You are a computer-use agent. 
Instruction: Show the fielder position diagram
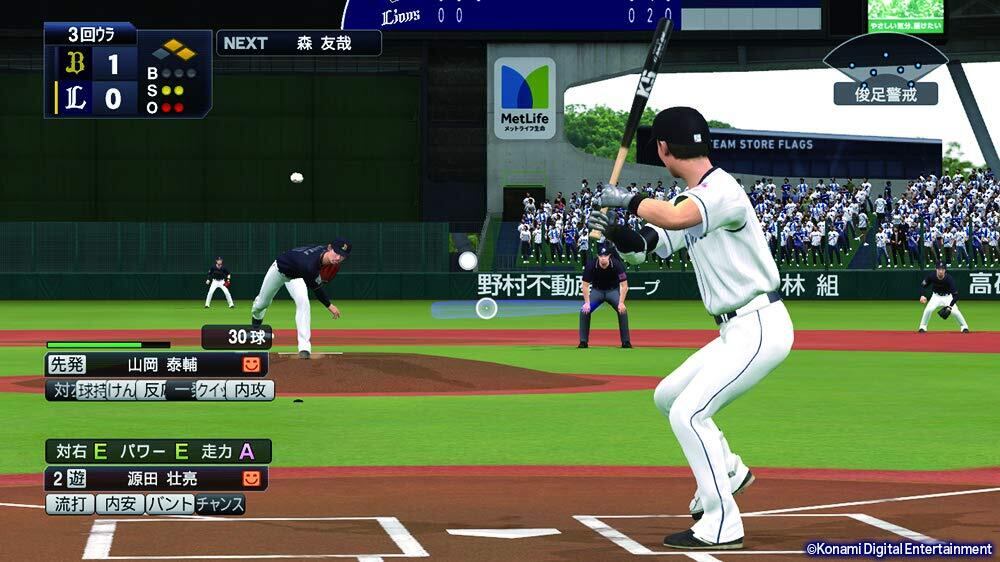885,55
